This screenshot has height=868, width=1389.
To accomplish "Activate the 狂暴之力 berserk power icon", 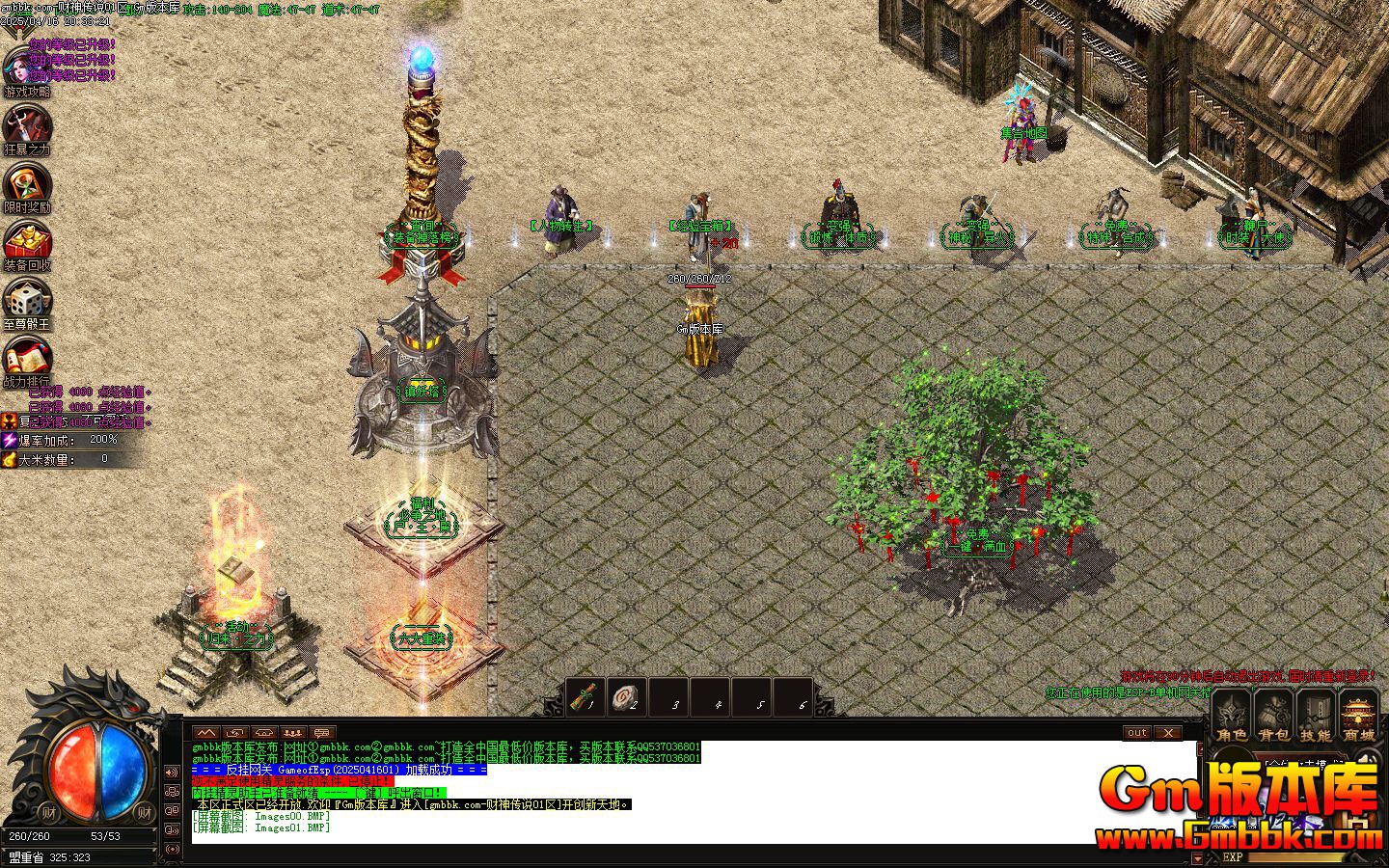I will [x=26, y=125].
